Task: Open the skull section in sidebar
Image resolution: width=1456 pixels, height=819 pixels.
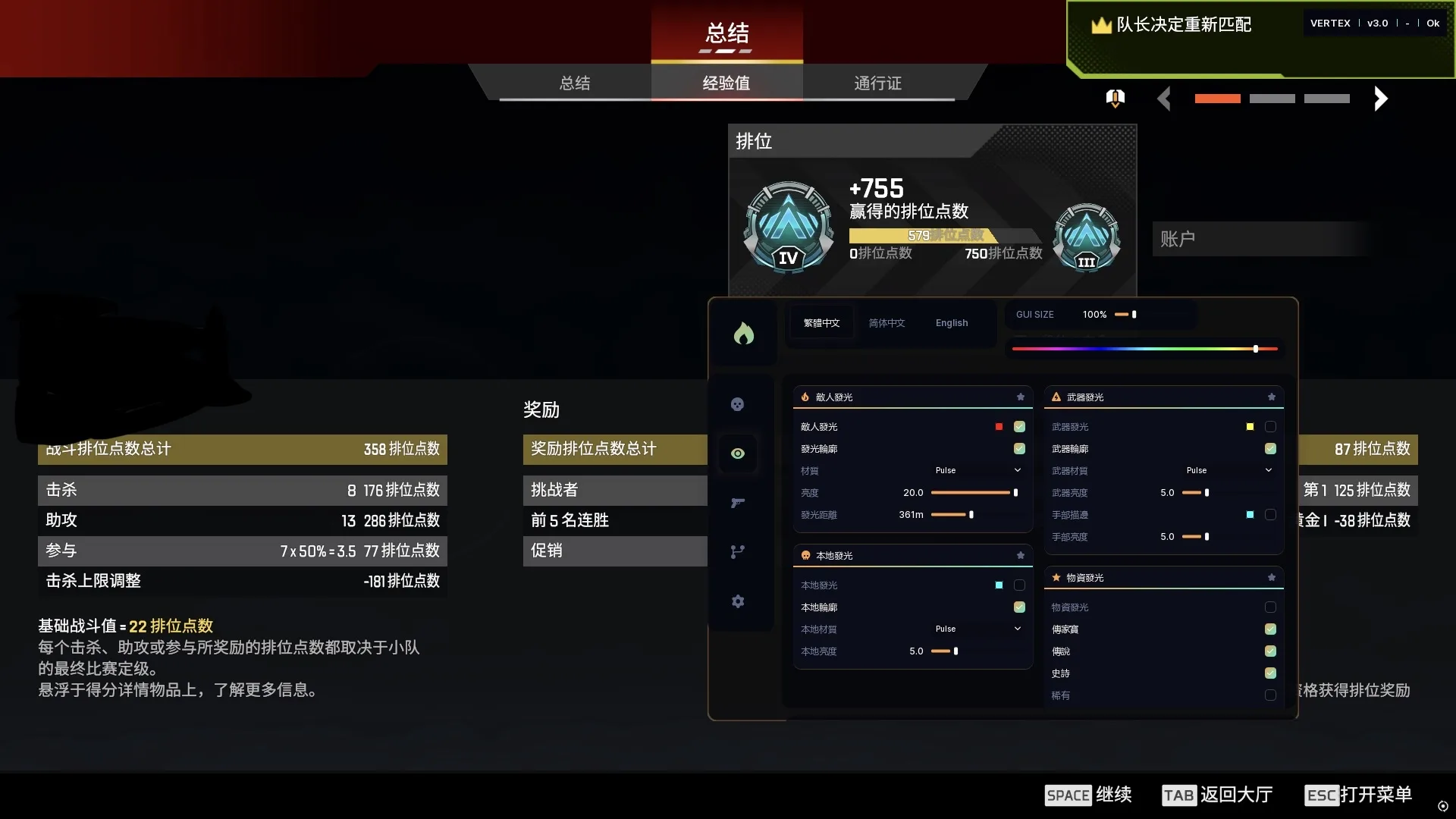Action: click(737, 404)
